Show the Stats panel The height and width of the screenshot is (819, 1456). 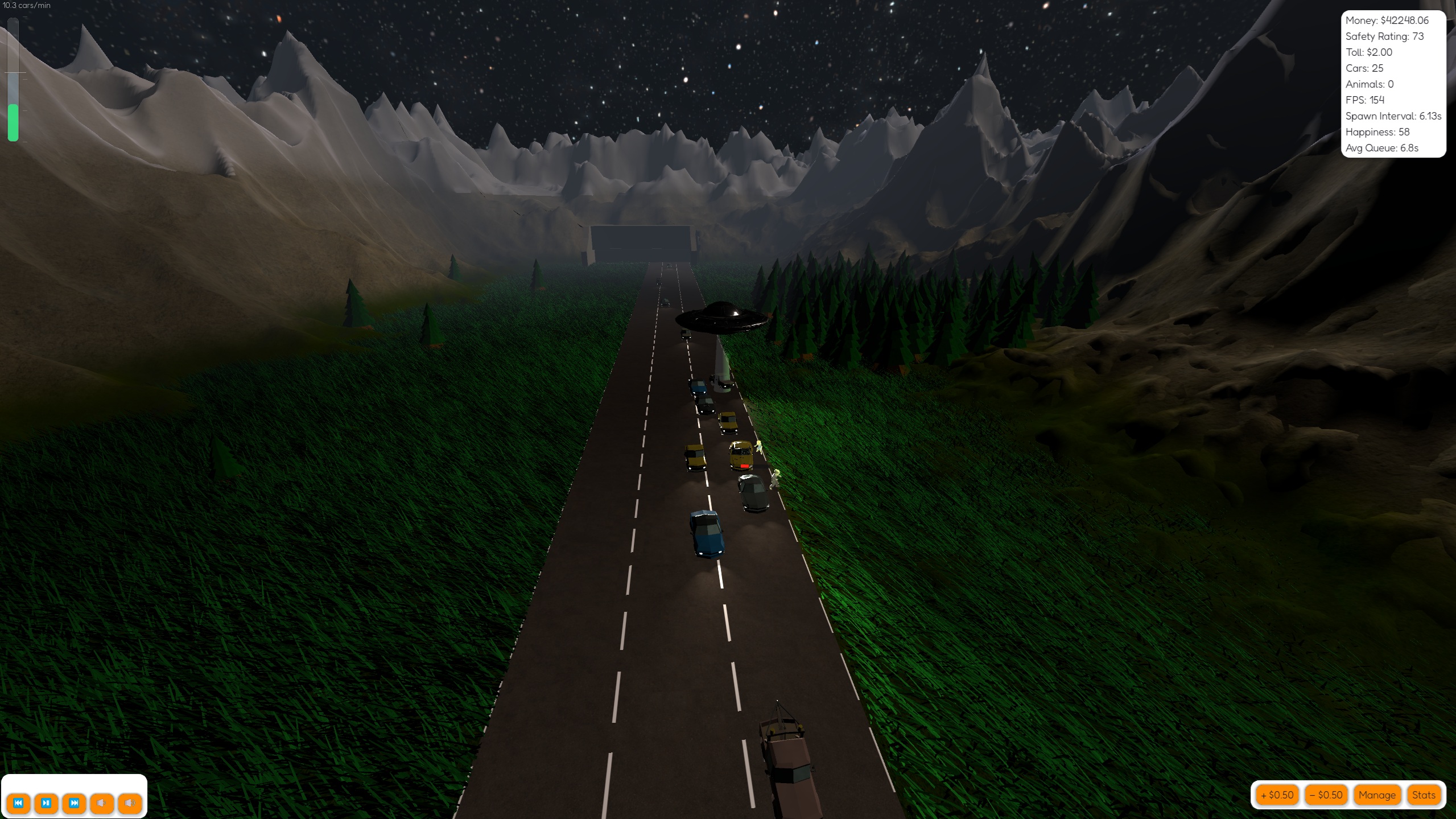tap(1423, 795)
